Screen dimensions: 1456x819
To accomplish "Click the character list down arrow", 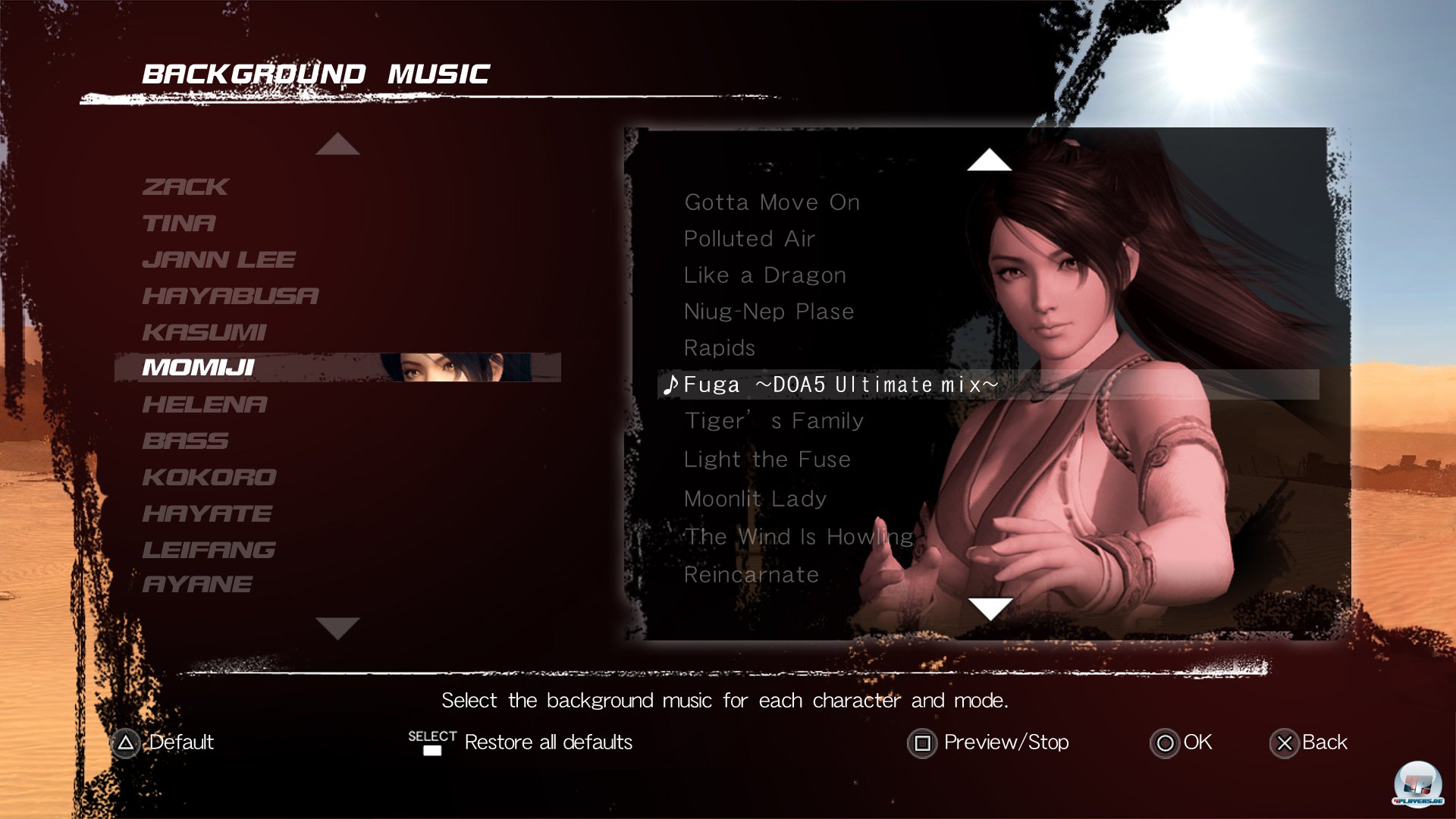I will click(337, 628).
